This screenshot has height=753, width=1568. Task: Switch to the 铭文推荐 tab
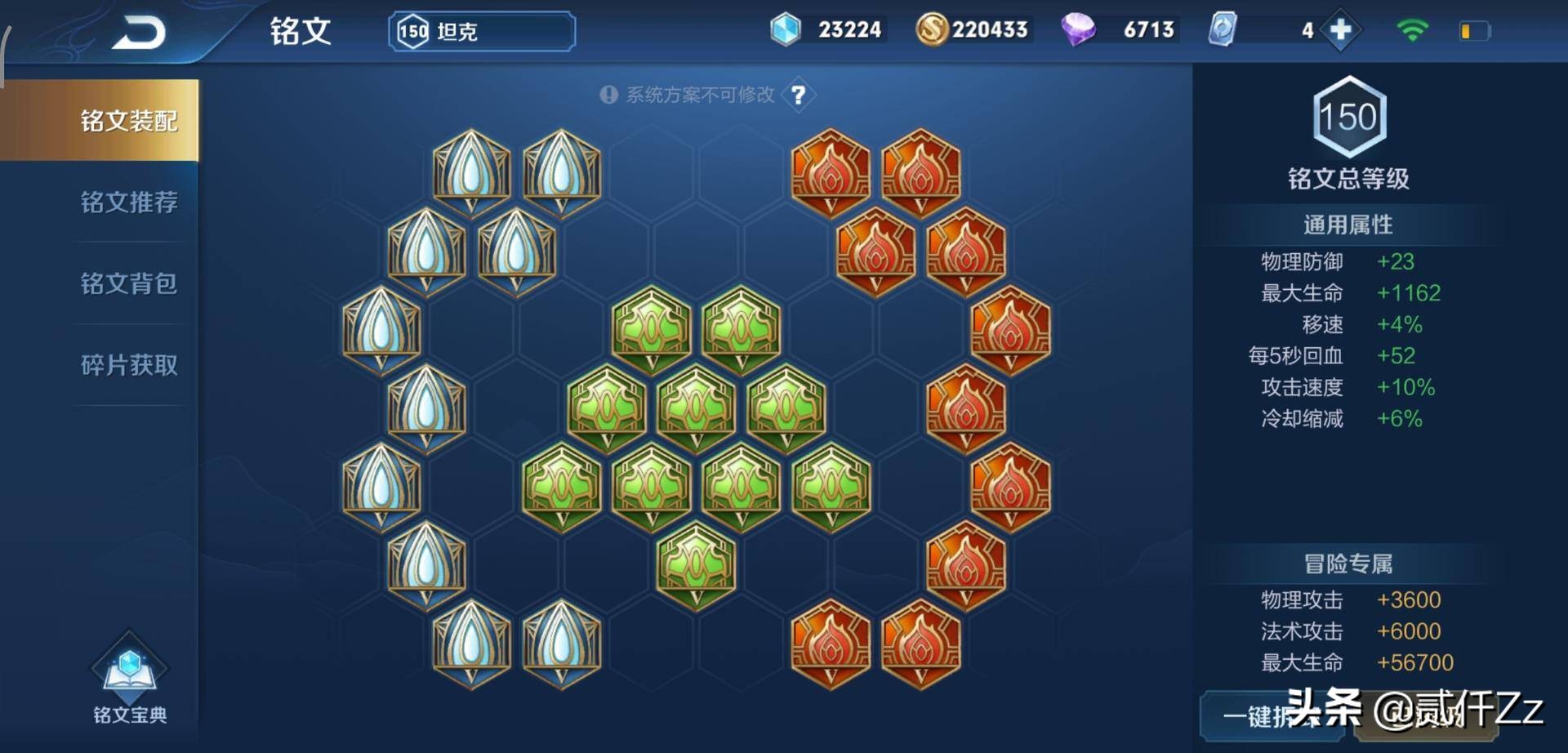131,202
